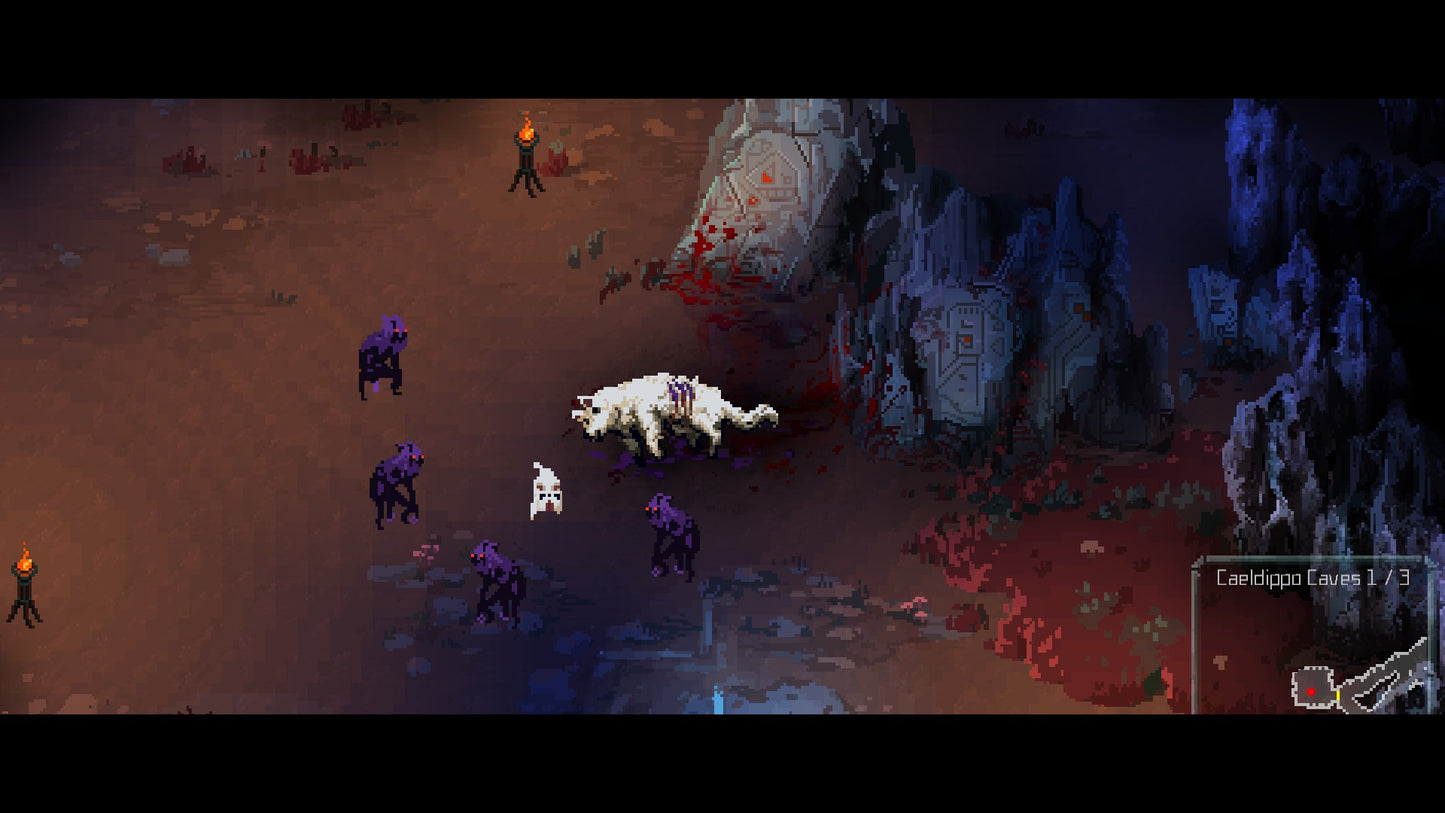Click the purple wolf standing mid-left of screen
Screen dimensions: 1445x813
[x=398, y=480]
